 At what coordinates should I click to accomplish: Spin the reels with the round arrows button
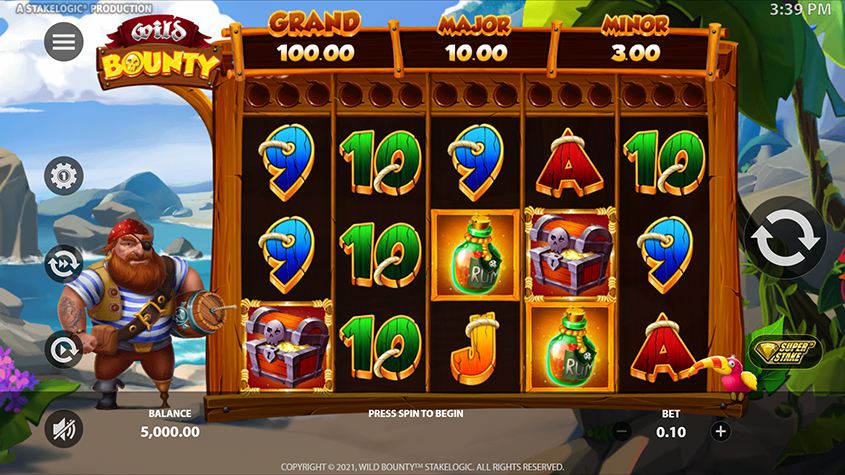click(788, 240)
